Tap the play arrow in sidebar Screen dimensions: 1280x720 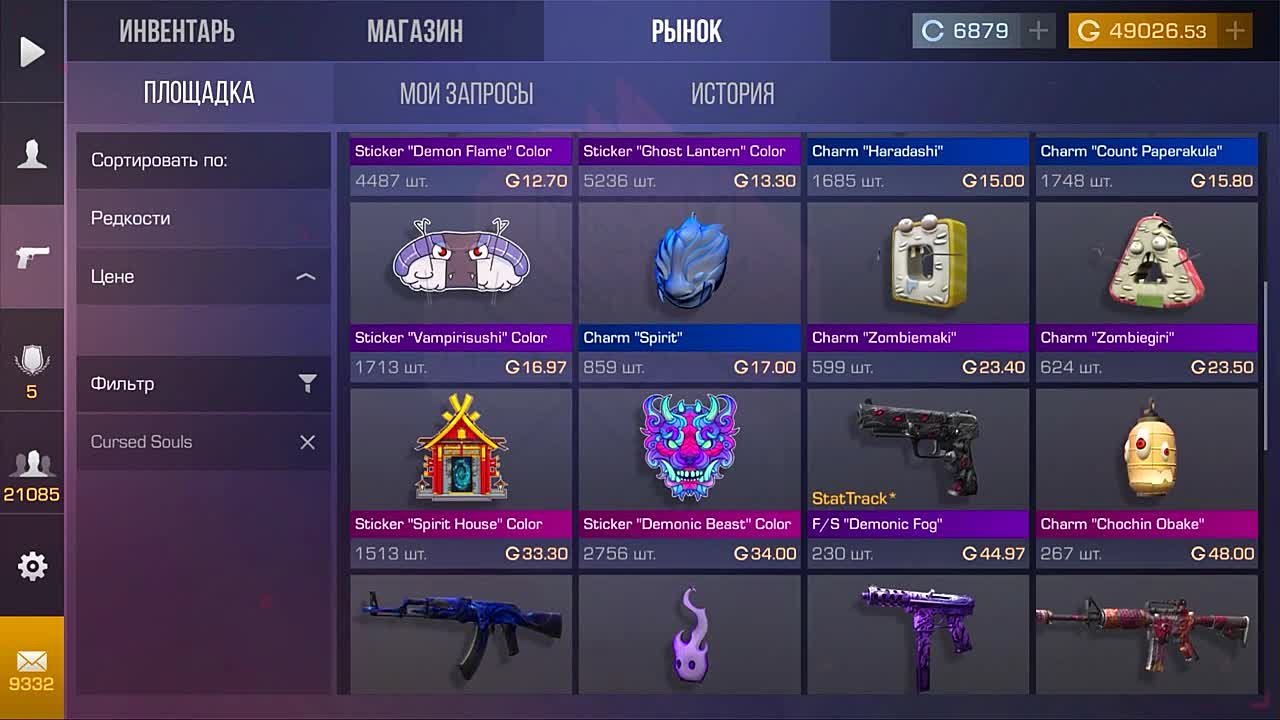click(x=32, y=52)
